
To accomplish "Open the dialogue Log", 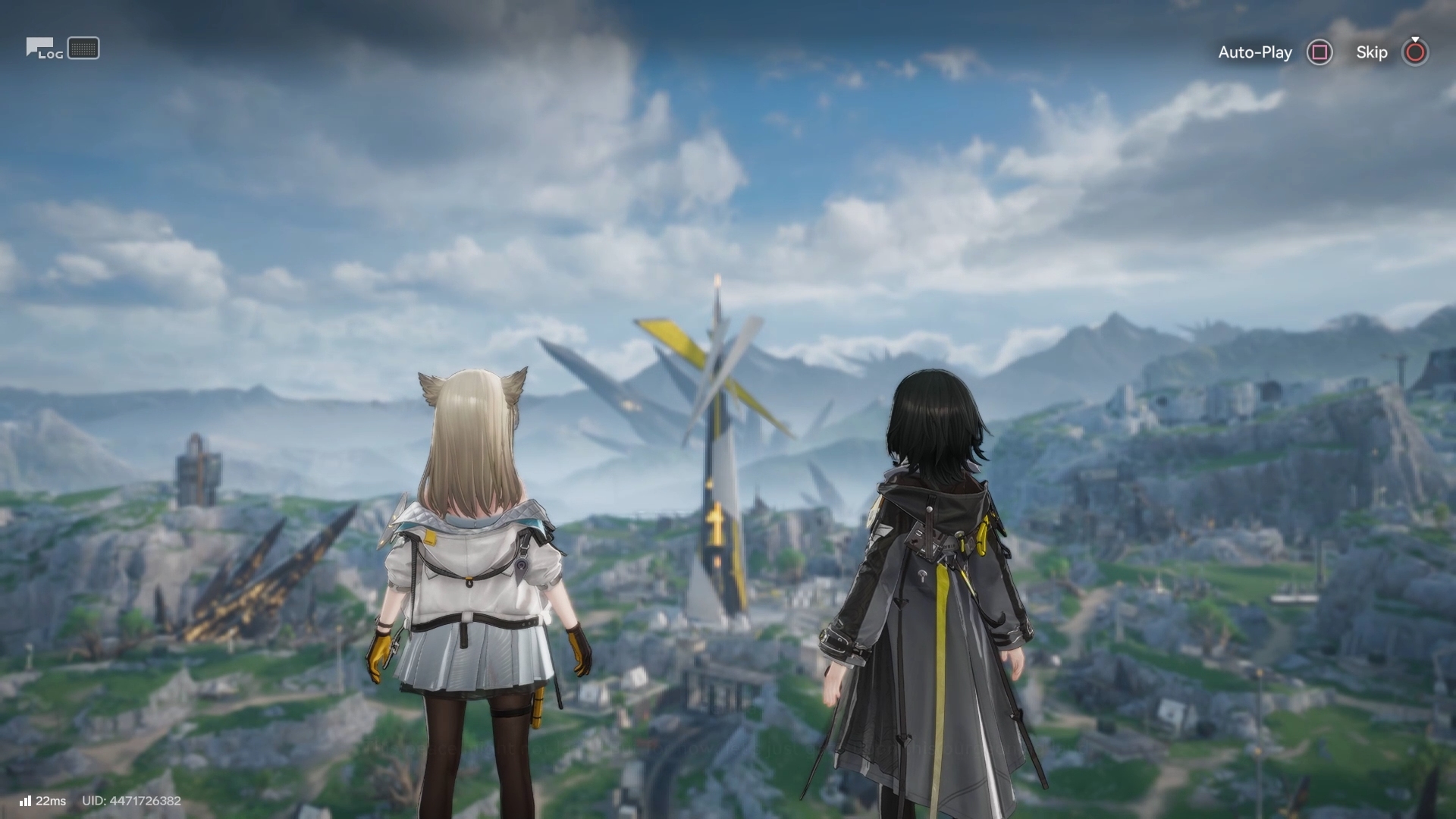I will 44,49.
